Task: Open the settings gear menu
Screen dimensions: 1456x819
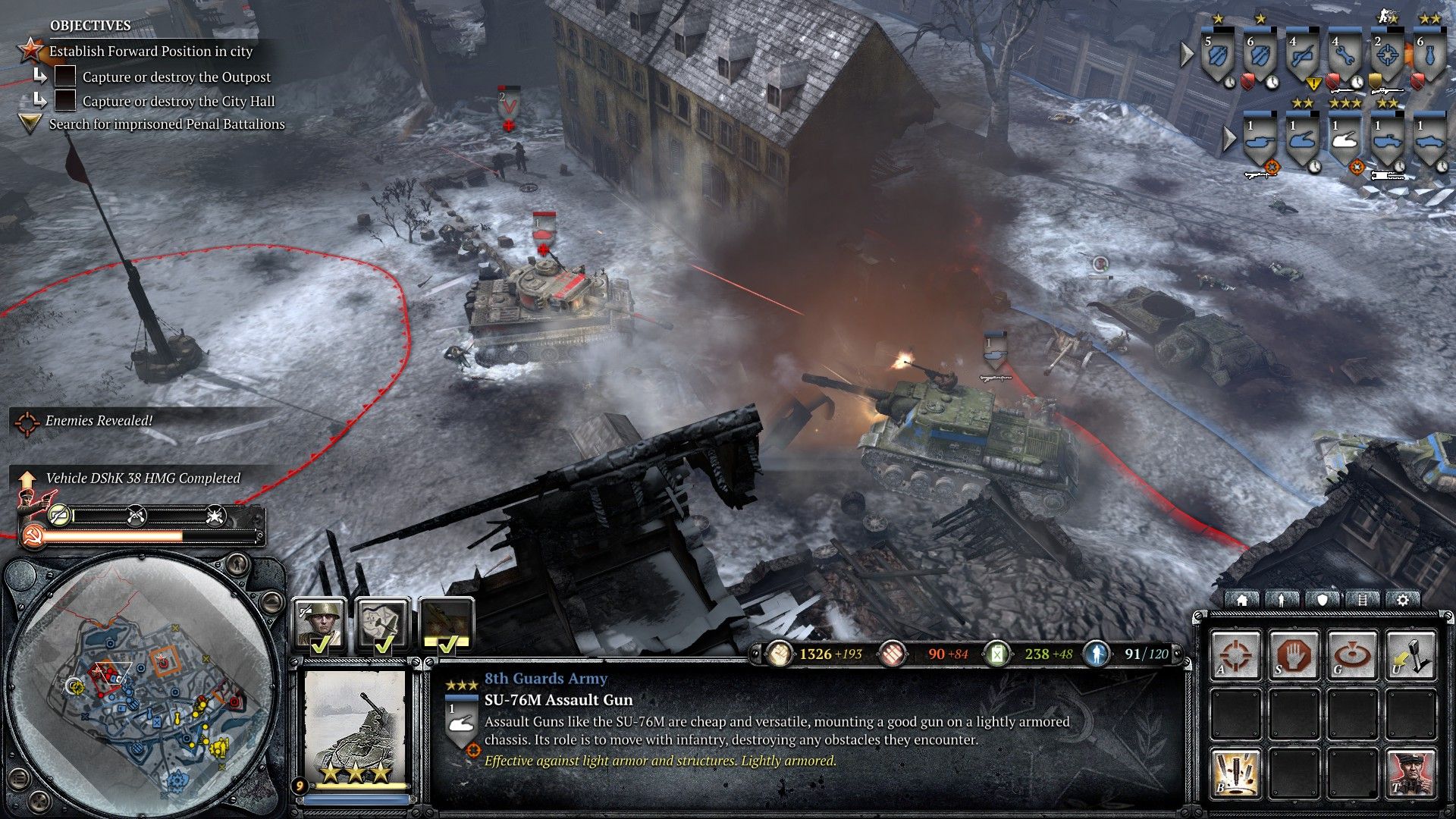Action: pyautogui.click(x=1404, y=601)
